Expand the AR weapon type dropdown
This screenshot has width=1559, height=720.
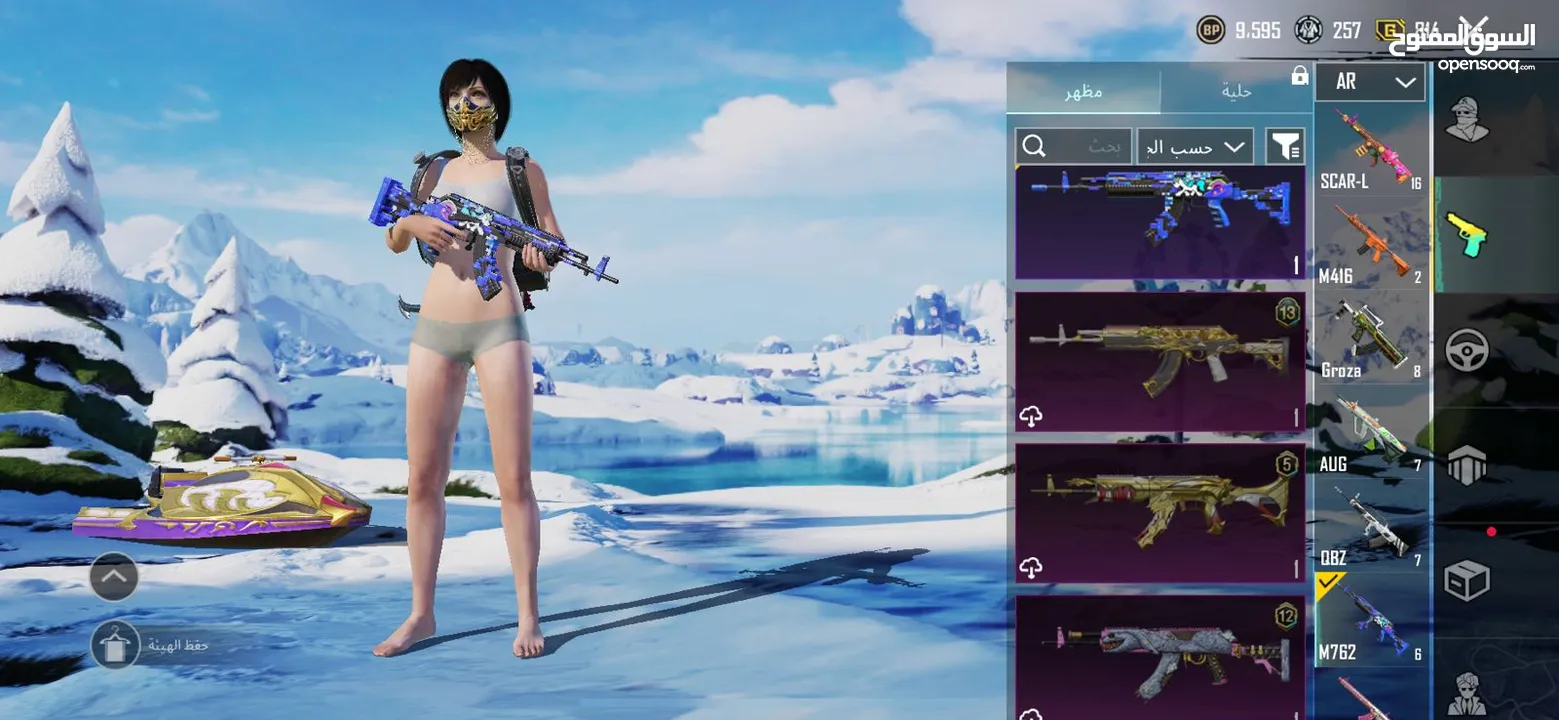pyautogui.click(x=1369, y=82)
